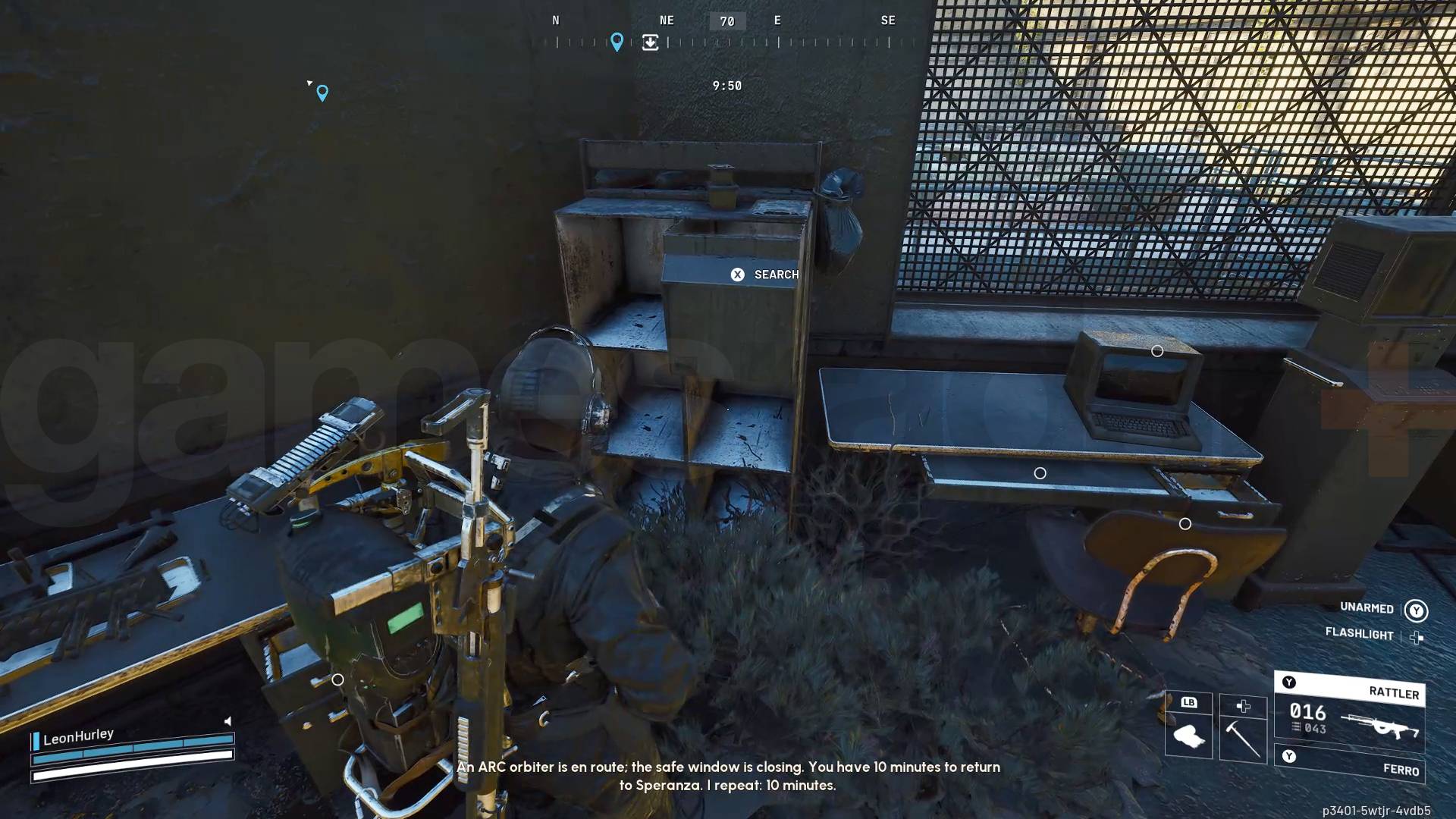
Task: Select the E direction on the compass bar
Action: pos(777,20)
